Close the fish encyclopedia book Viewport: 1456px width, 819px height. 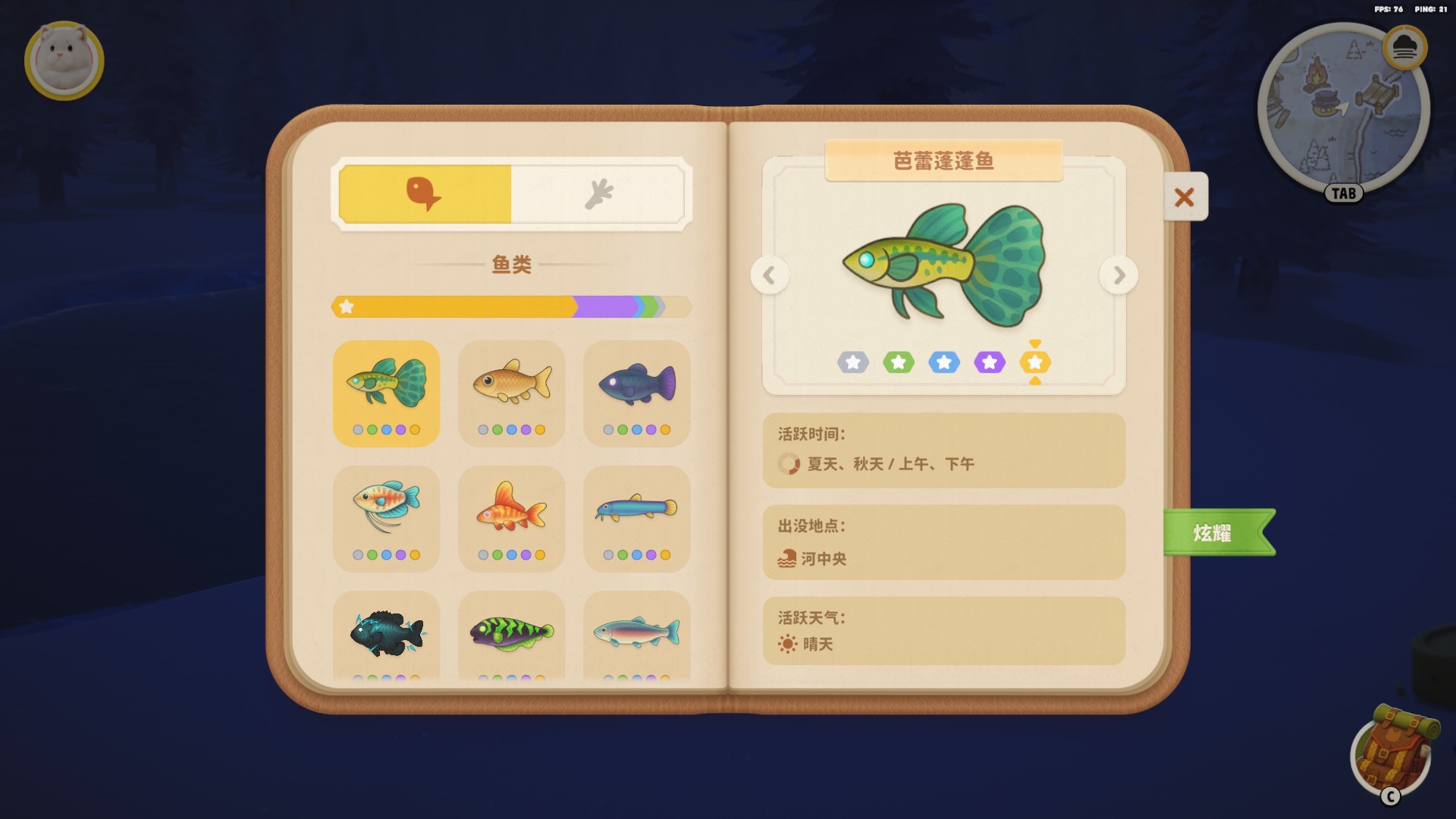[1185, 197]
